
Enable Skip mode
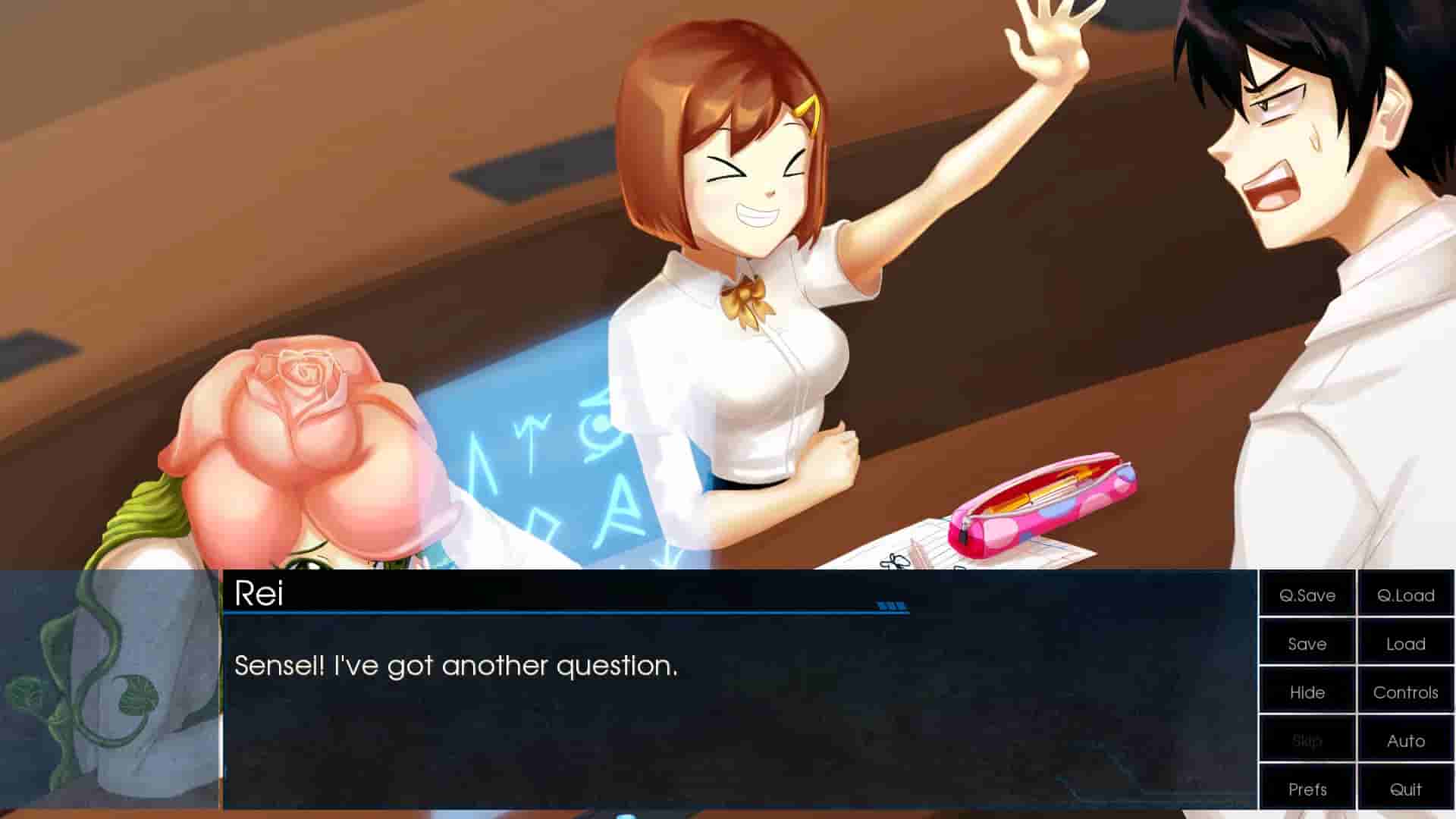(x=1306, y=741)
